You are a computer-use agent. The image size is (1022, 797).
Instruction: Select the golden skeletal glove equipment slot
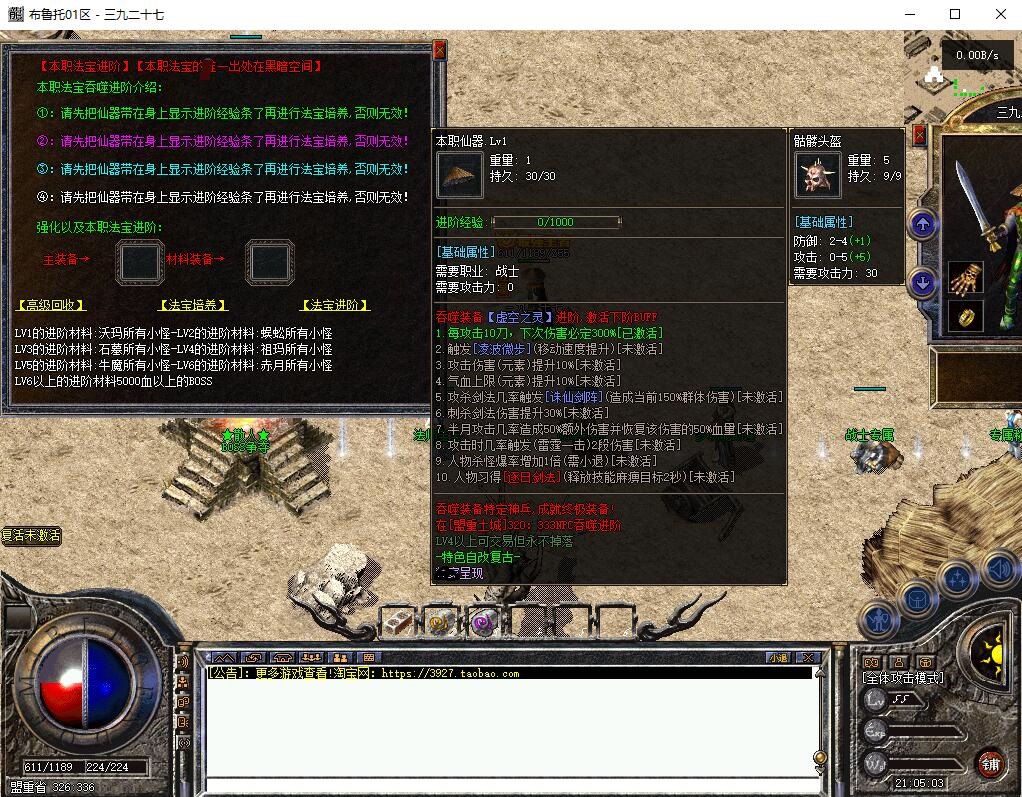pyautogui.click(x=965, y=278)
